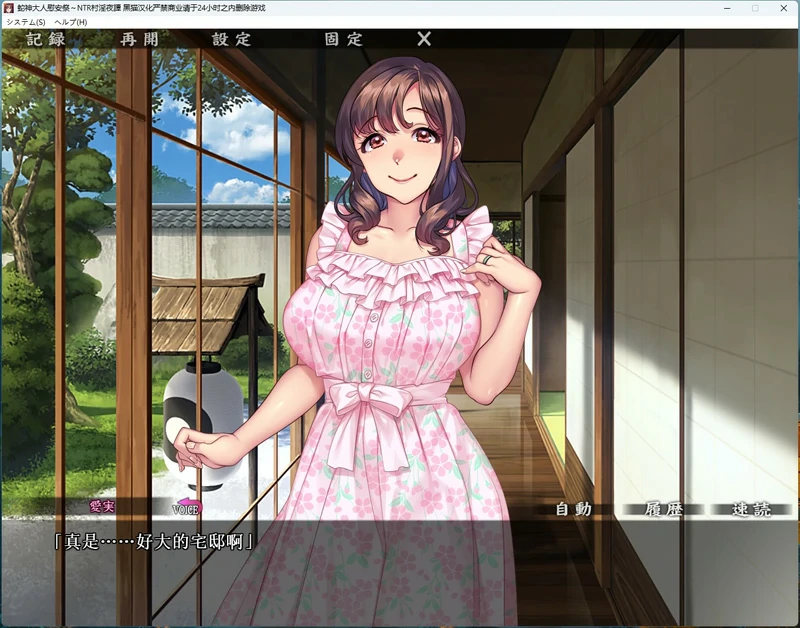Open the ヘルプ(H) help menu

(x=71, y=22)
